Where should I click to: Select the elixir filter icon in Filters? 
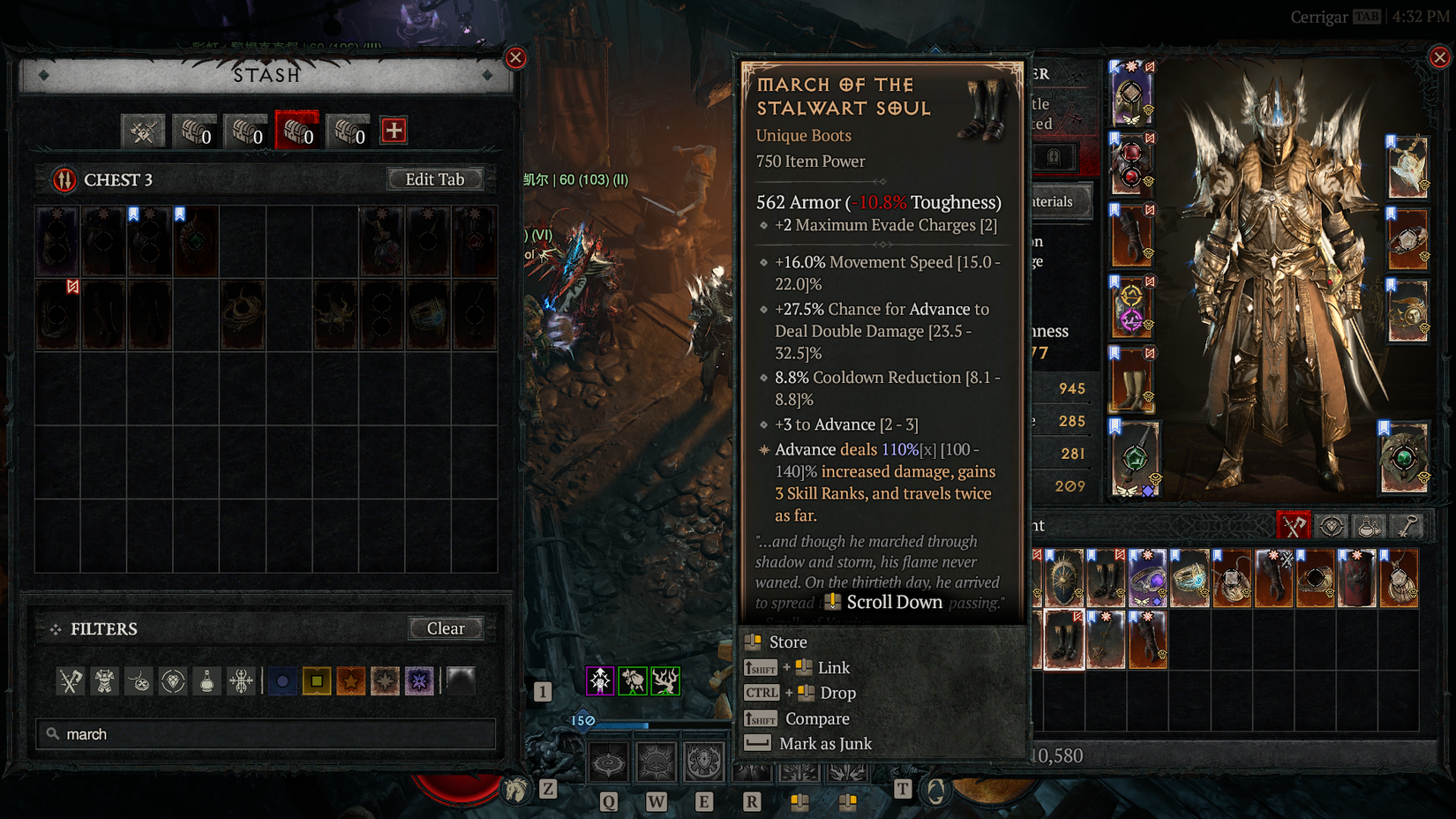pos(206,680)
